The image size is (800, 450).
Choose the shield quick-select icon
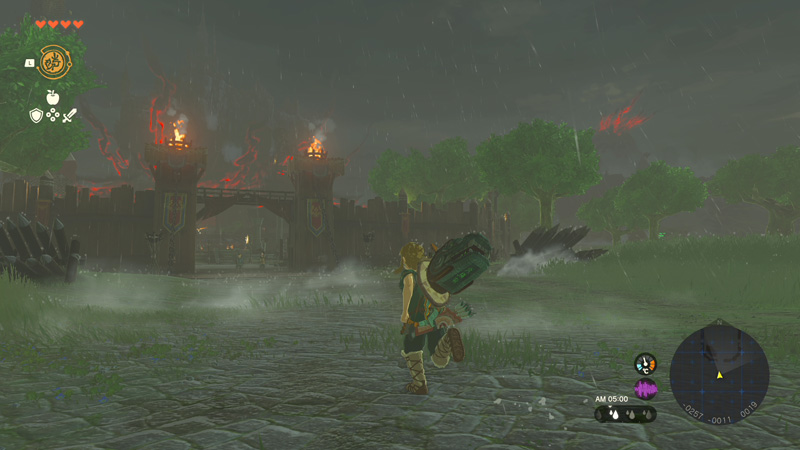click(36, 116)
